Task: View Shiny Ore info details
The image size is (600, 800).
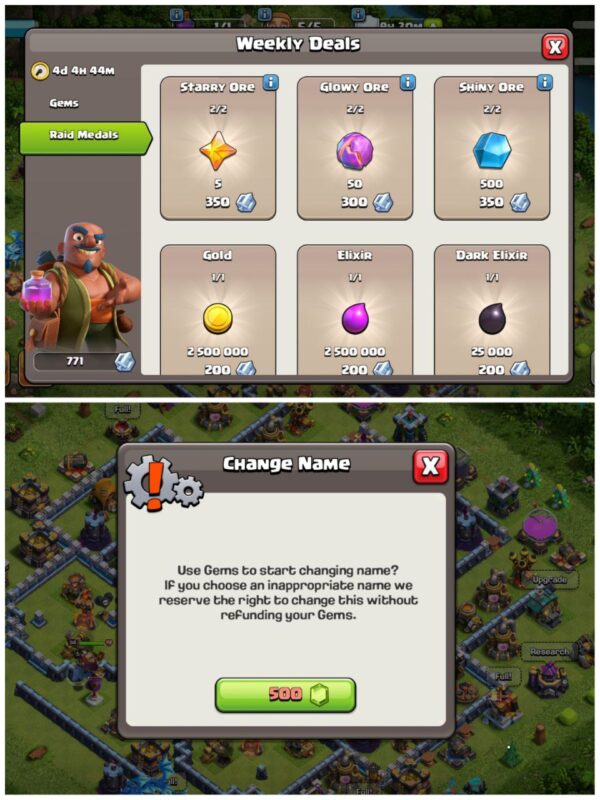Action: pos(544,83)
